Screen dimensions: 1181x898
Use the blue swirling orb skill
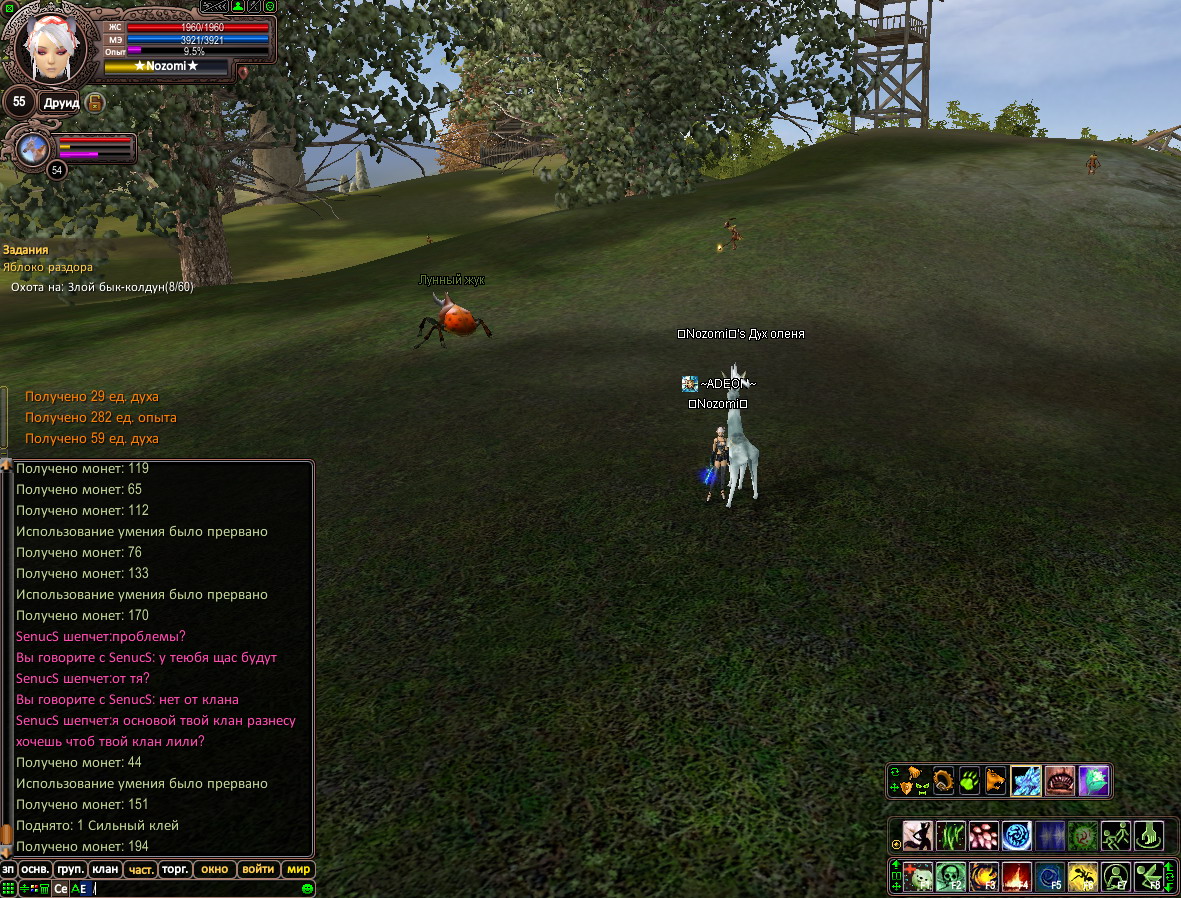coord(1017,835)
